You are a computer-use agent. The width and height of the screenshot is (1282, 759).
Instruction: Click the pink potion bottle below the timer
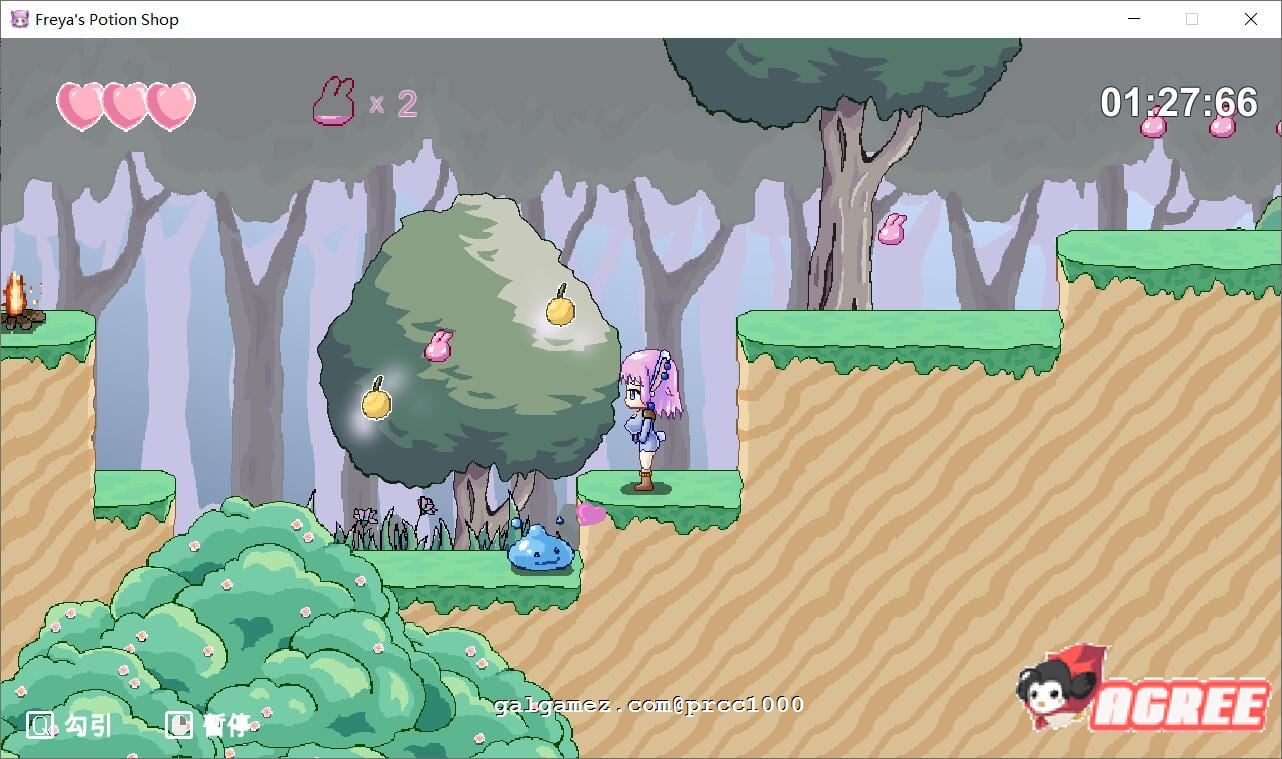pos(1152,128)
